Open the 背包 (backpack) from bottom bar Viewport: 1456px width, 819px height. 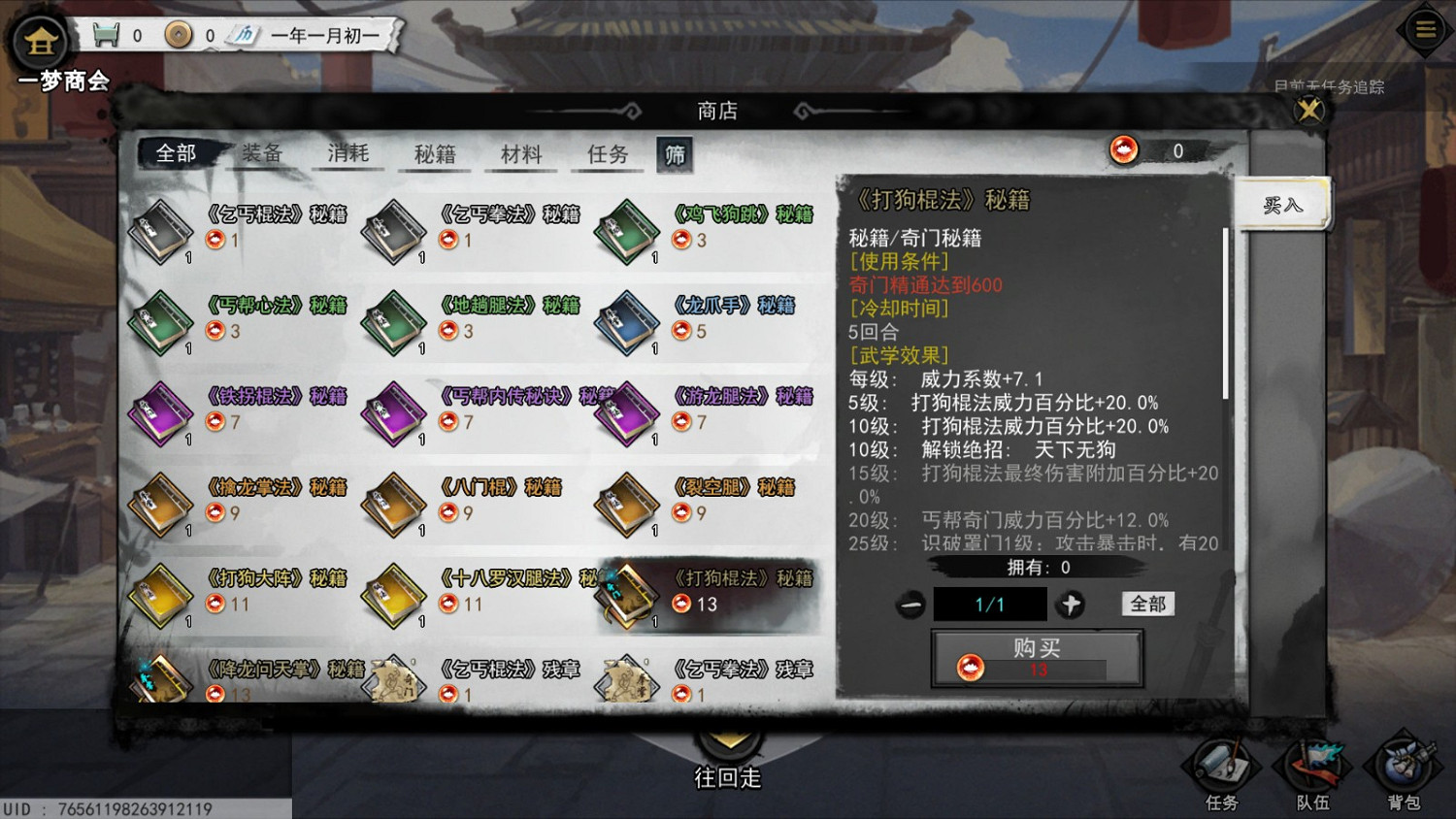1401,771
